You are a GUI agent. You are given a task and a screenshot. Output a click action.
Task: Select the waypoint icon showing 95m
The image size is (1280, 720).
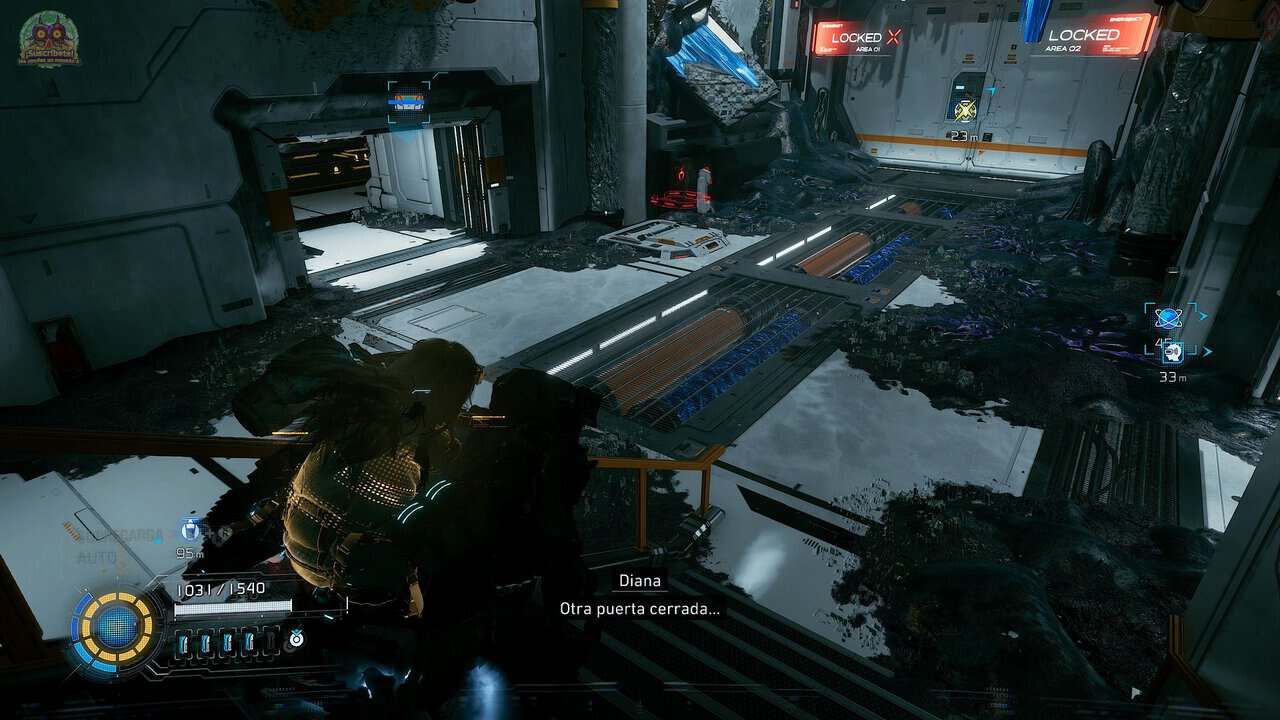(x=190, y=530)
